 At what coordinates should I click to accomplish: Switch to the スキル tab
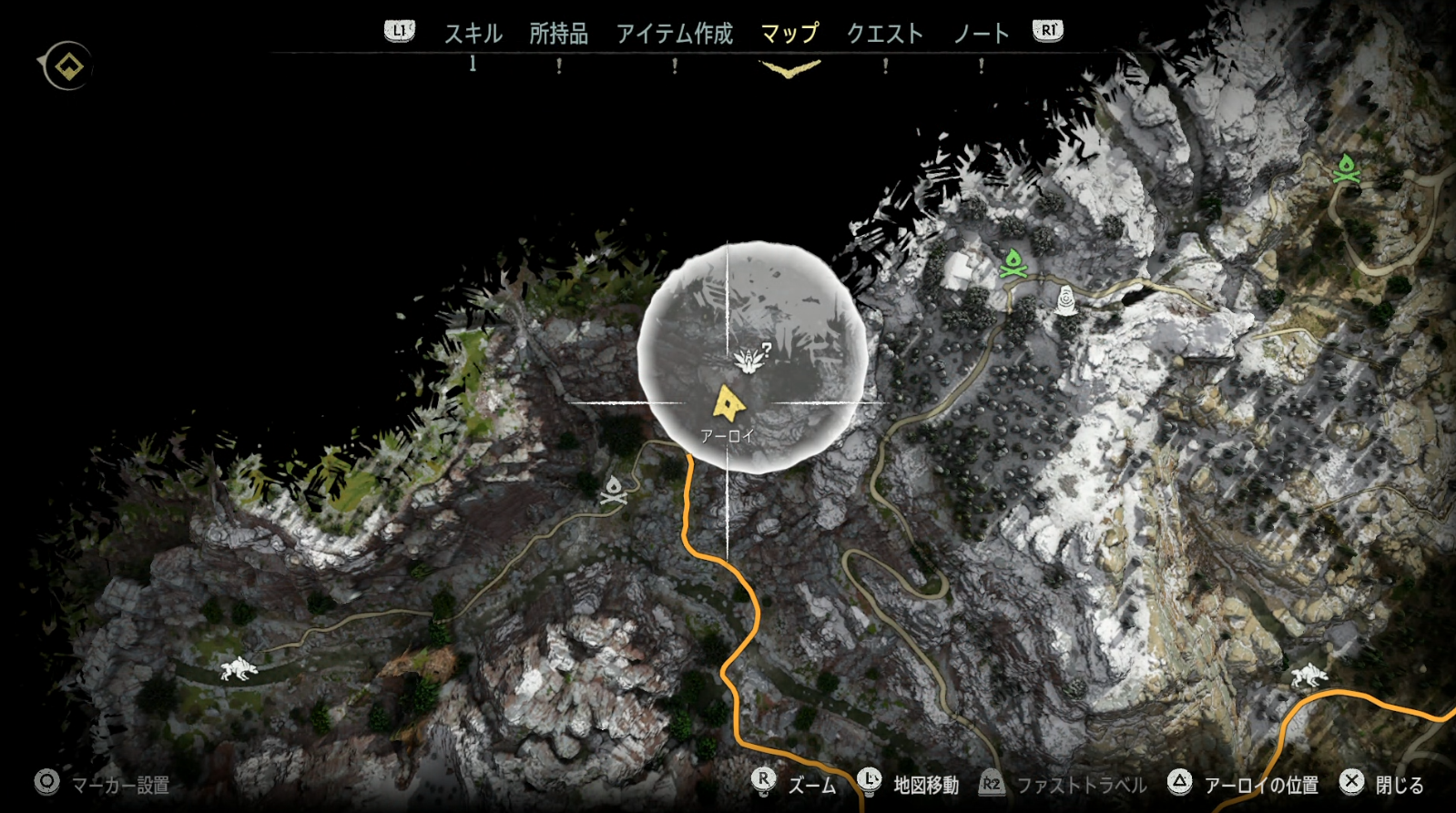point(472,33)
